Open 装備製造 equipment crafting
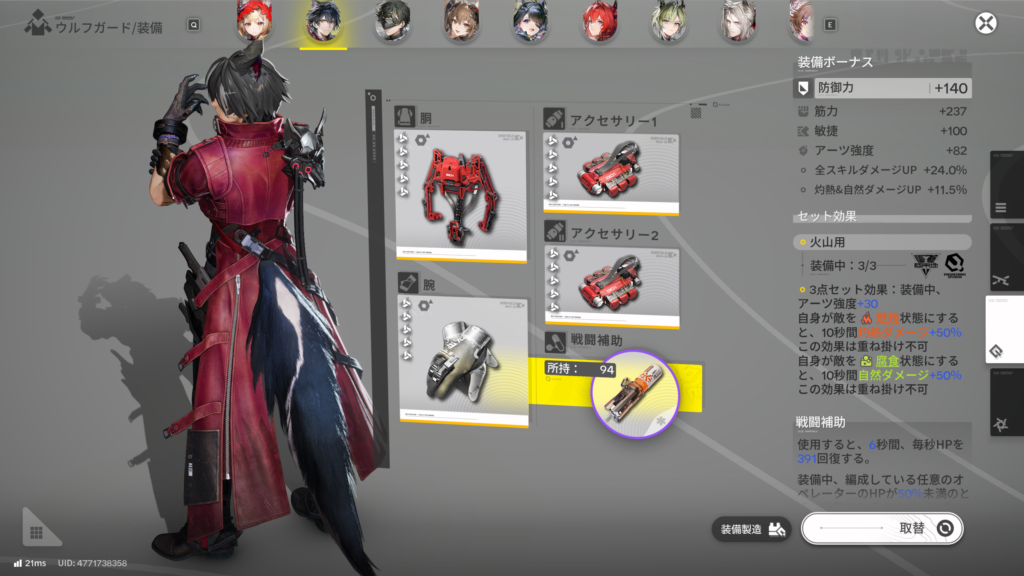 tap(752, 528)
